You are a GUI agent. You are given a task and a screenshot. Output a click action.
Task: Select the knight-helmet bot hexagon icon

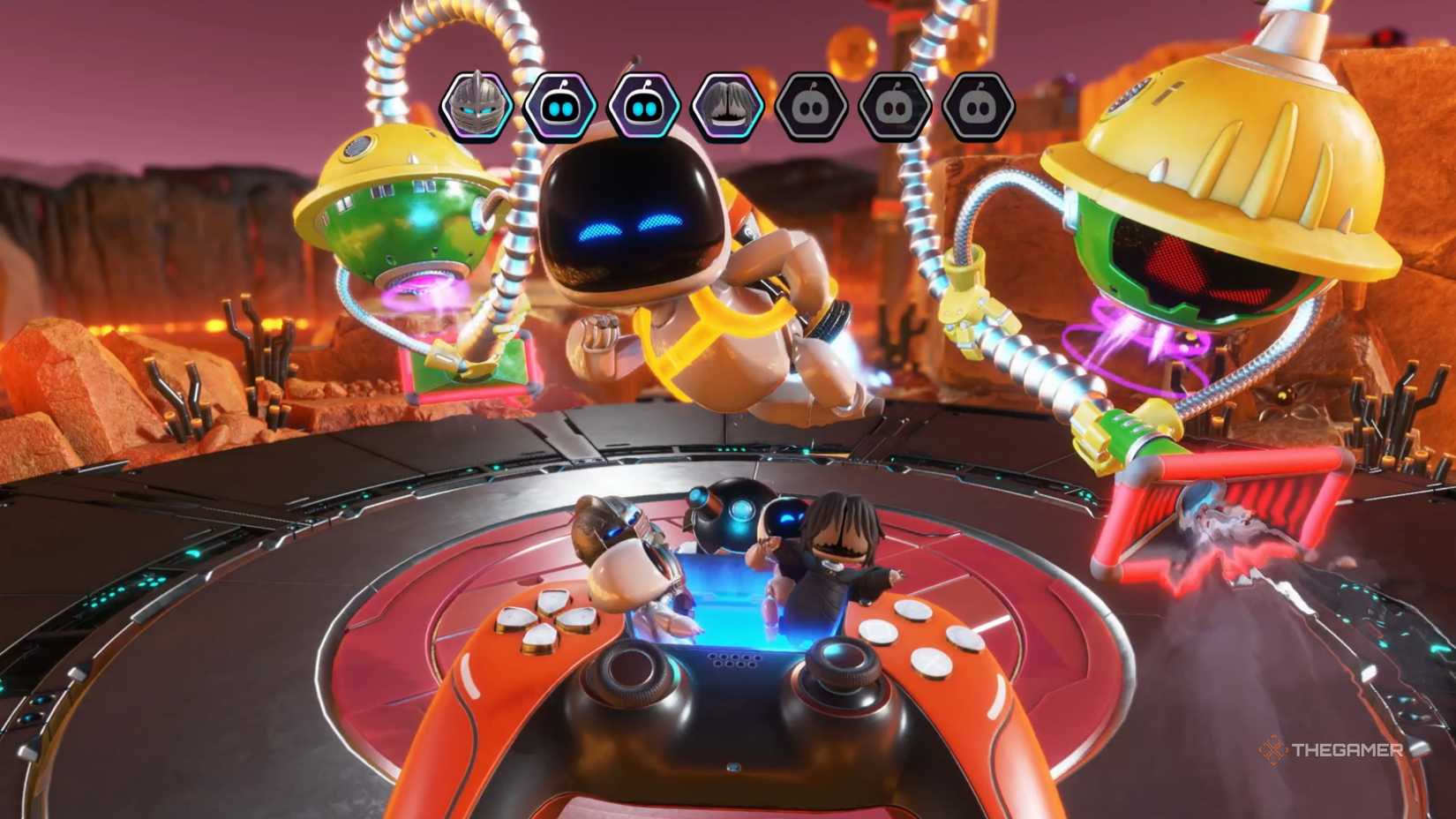click(477, 106)
